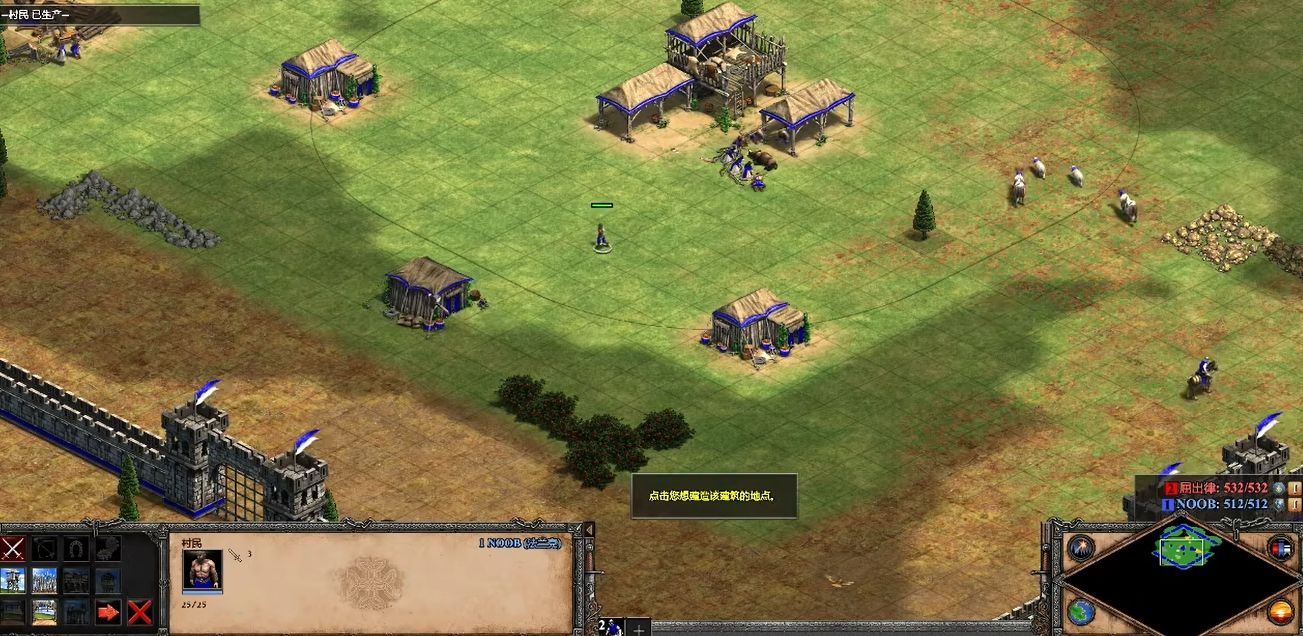
Task: Cancel building placement with the red X
Action: [x=139, y=611]
